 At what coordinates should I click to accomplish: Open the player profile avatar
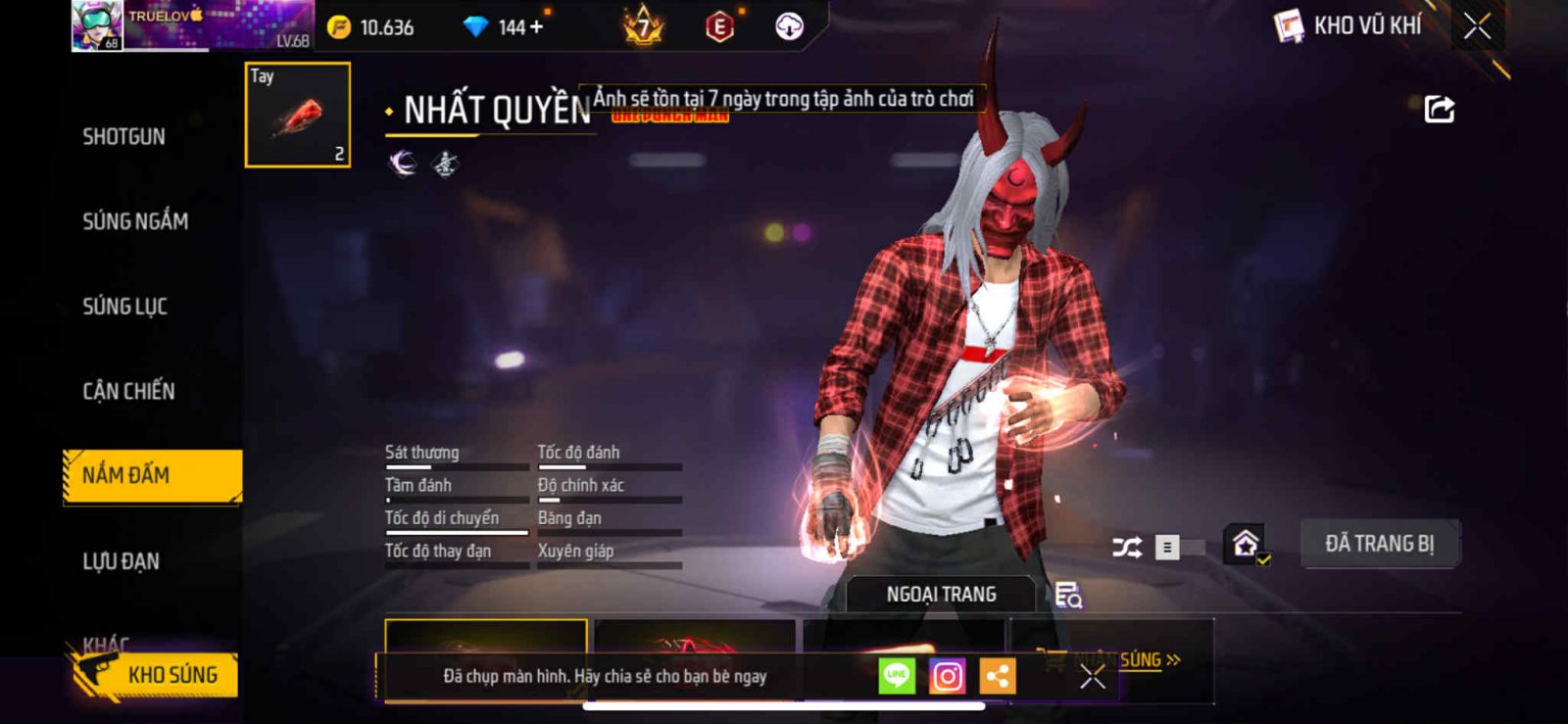point(97,25)
